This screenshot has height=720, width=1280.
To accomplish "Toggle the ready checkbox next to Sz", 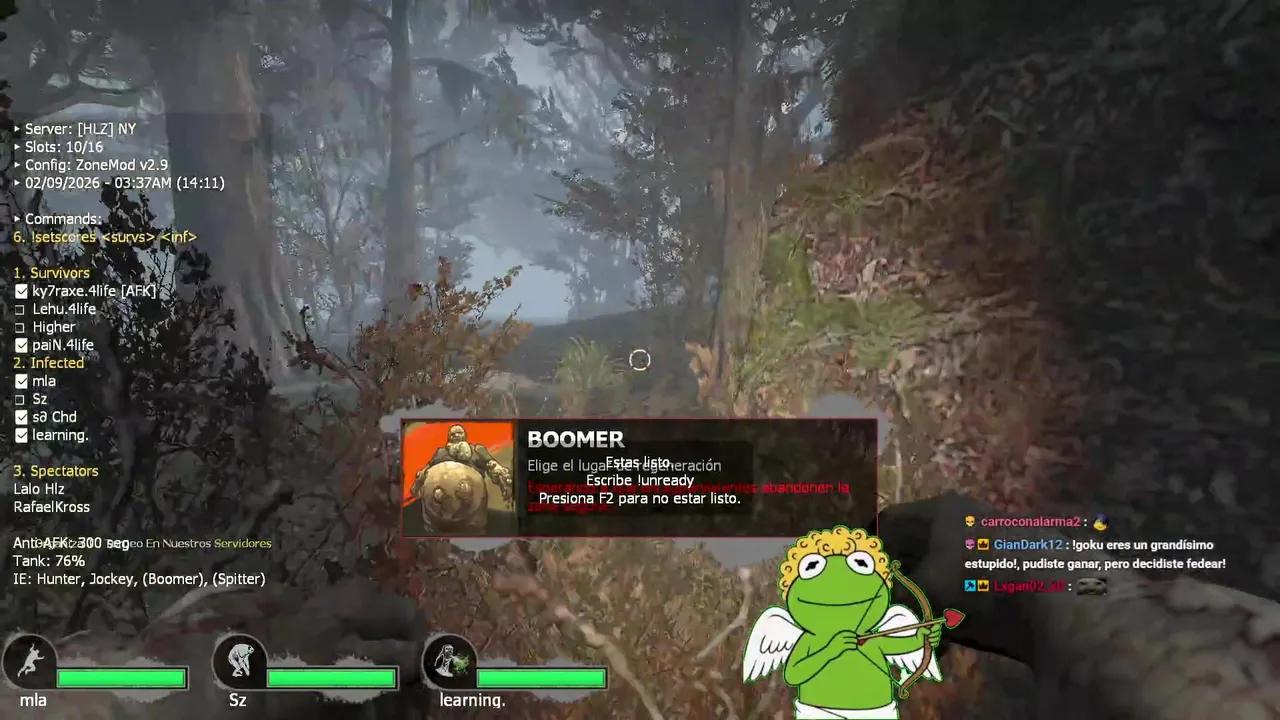I will click(21, 398).
